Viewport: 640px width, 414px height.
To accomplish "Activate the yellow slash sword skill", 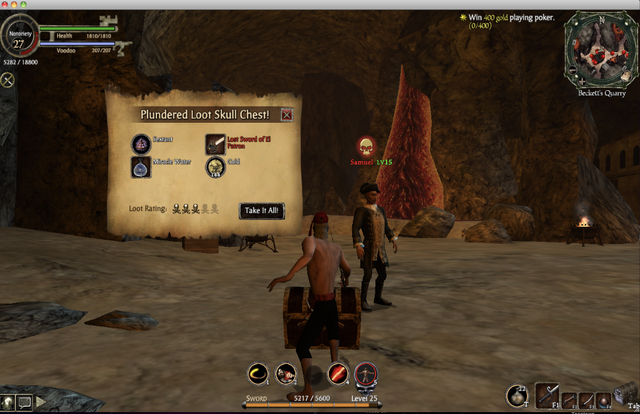I will click(258, 373).
